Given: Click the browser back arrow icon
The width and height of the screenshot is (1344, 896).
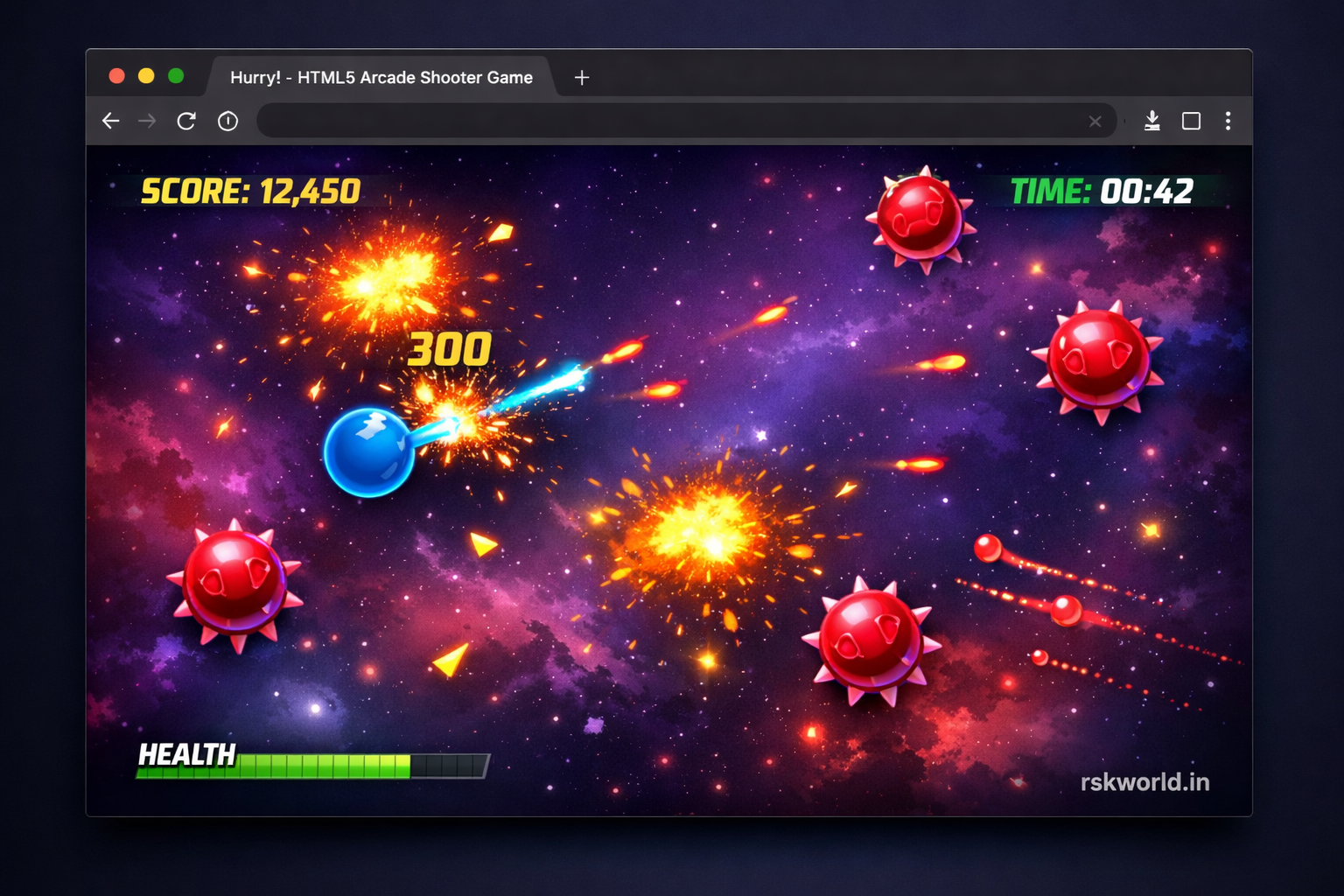Looking at the screenshot, I should pyautogui.click(x=110, y=121).
